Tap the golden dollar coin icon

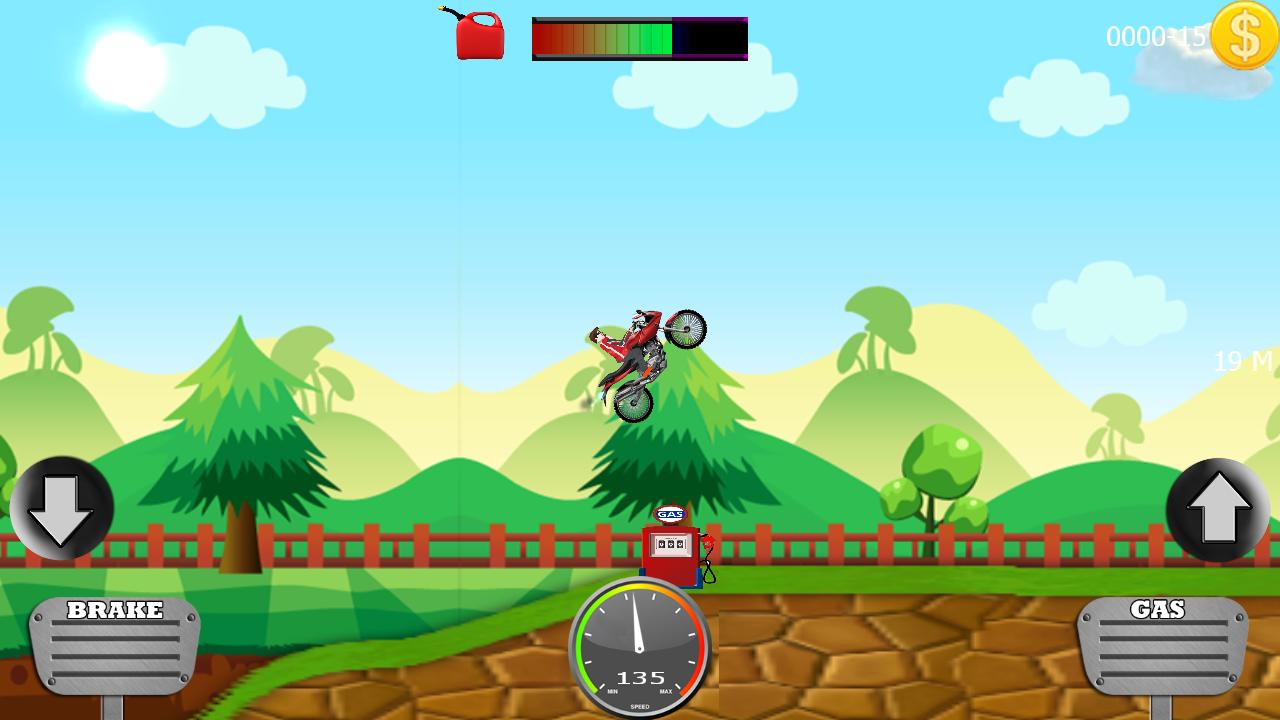(1243, 37)
